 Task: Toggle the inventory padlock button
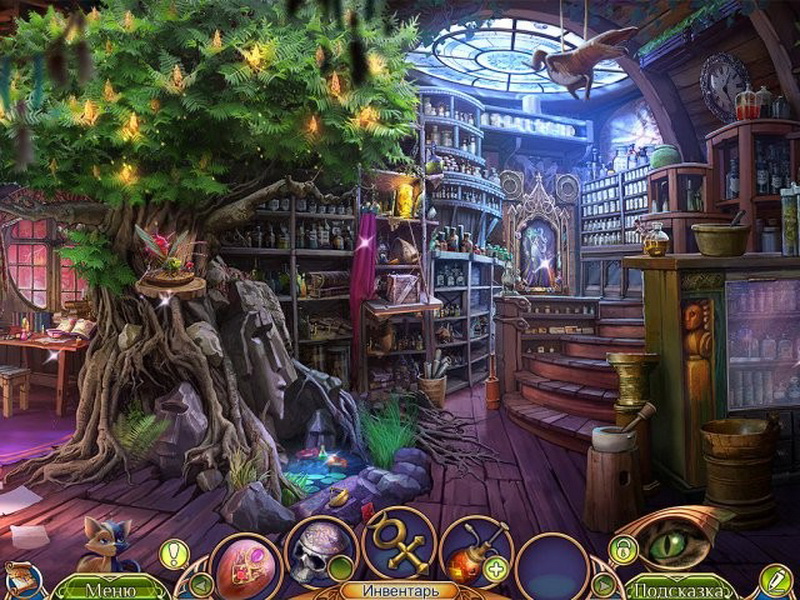(x=623, y=549)
